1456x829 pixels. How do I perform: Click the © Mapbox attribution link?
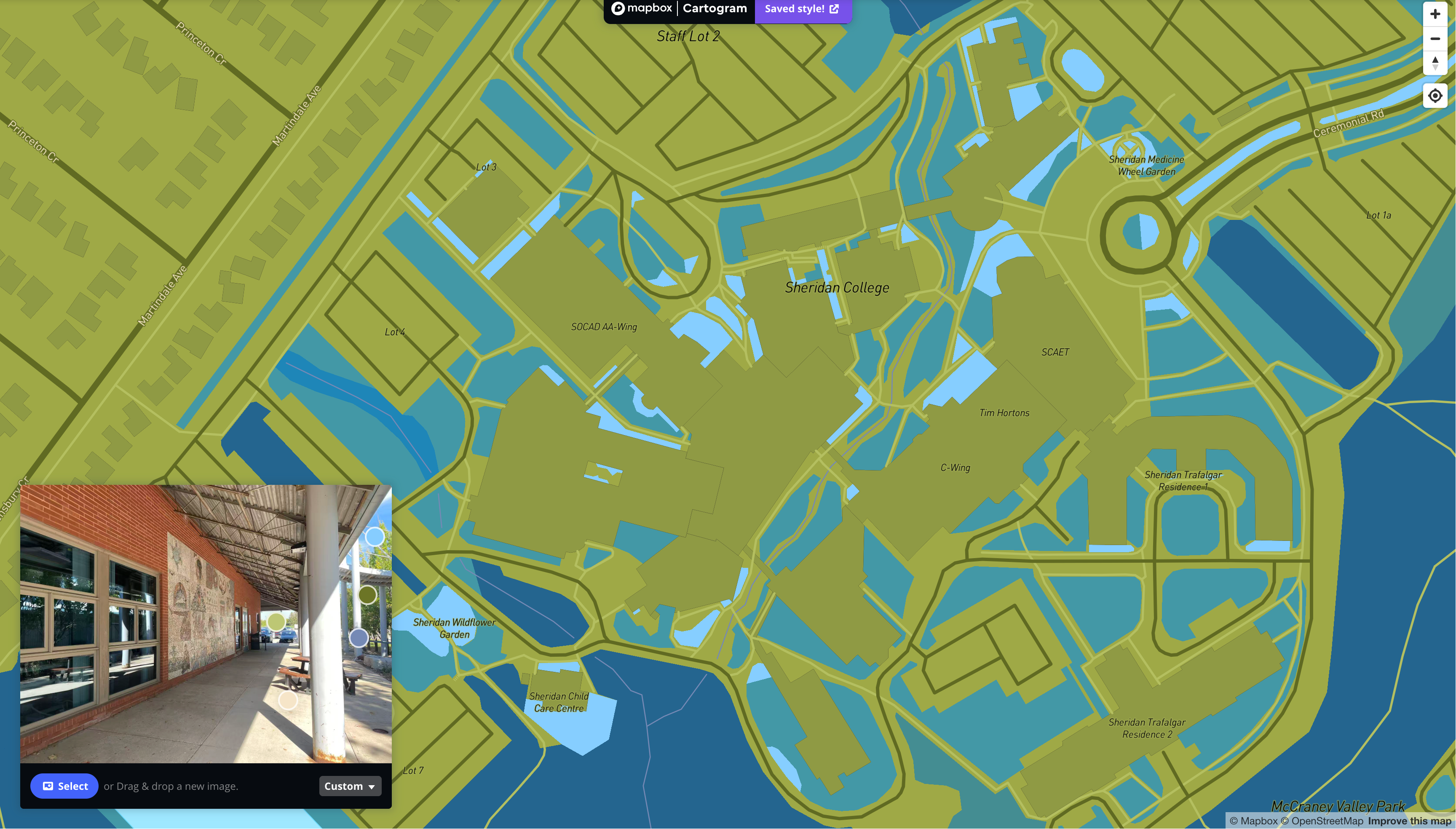[x=1255, y=821]
